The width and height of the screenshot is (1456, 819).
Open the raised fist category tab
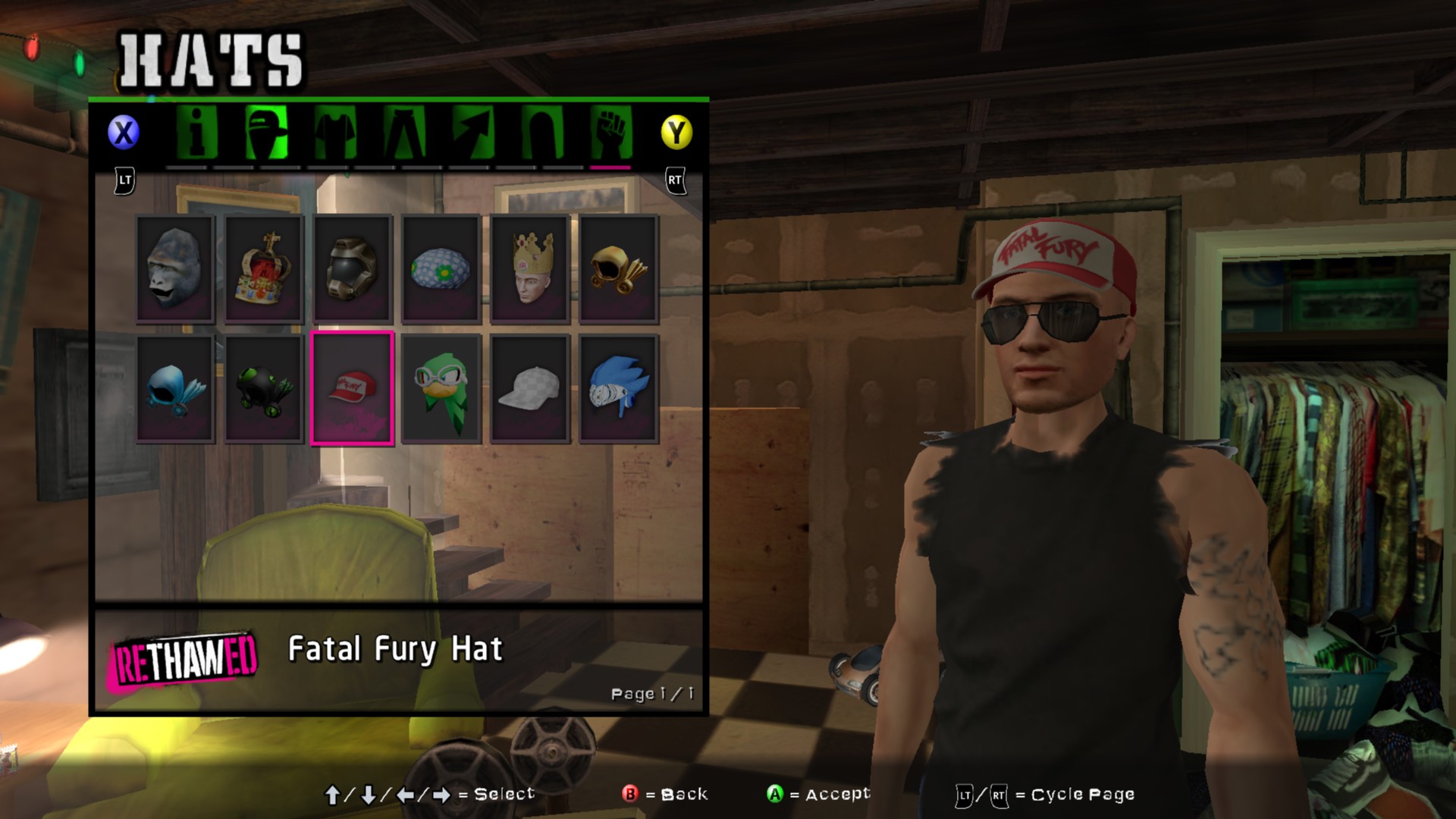(611, 133)
